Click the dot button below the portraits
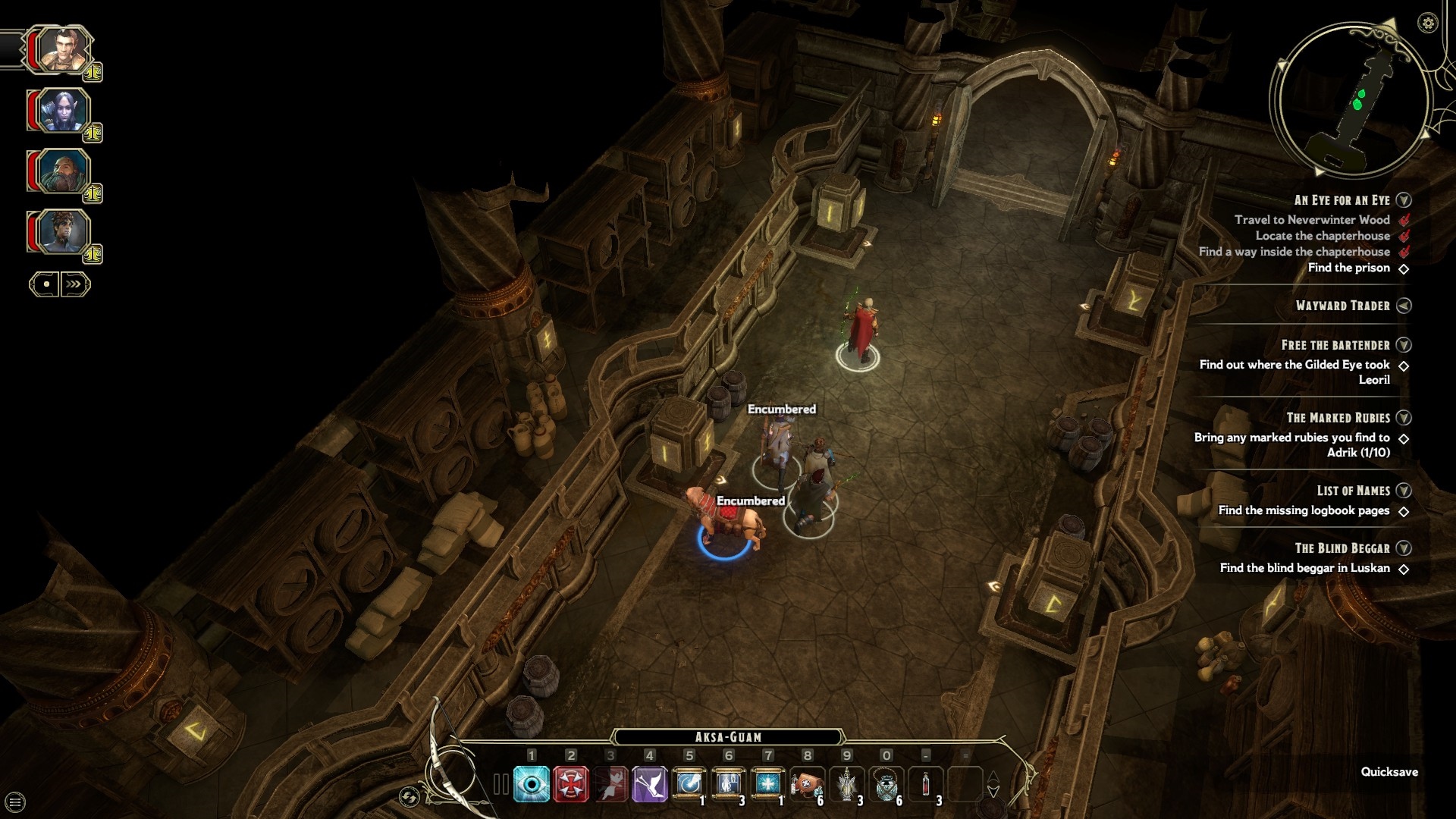The width and height of the screenshot is (1456, 819). (x=45, y=284)
